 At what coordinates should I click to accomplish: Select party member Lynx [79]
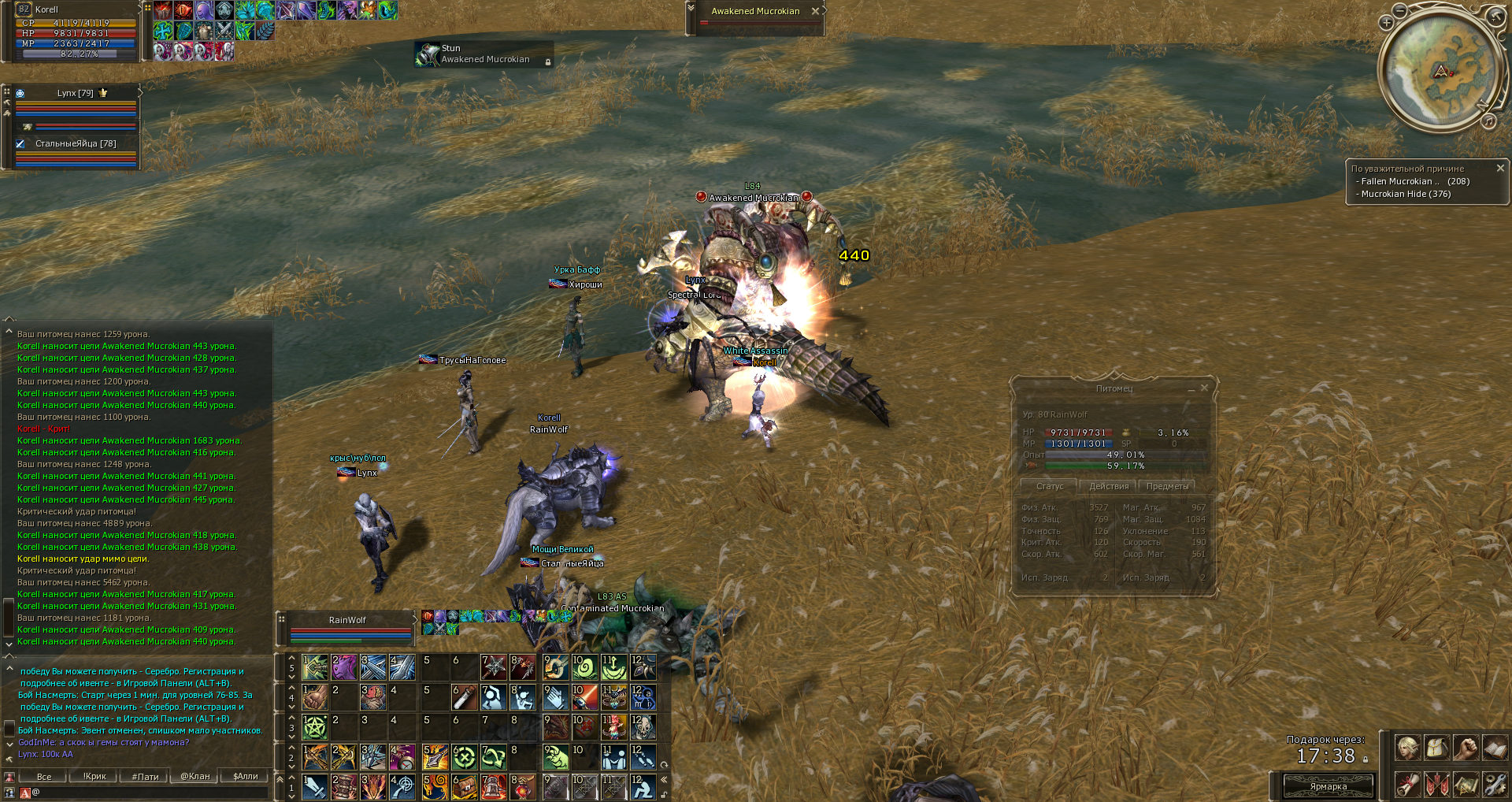click(76, 93)
